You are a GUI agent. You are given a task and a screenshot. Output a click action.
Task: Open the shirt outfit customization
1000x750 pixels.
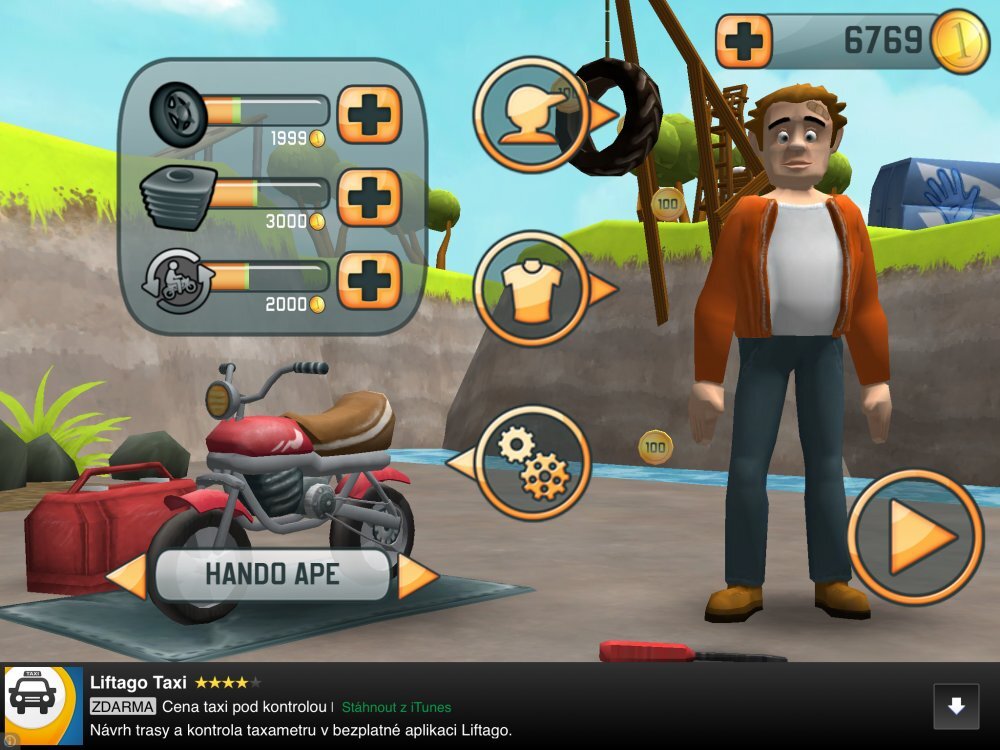[532, 289]
